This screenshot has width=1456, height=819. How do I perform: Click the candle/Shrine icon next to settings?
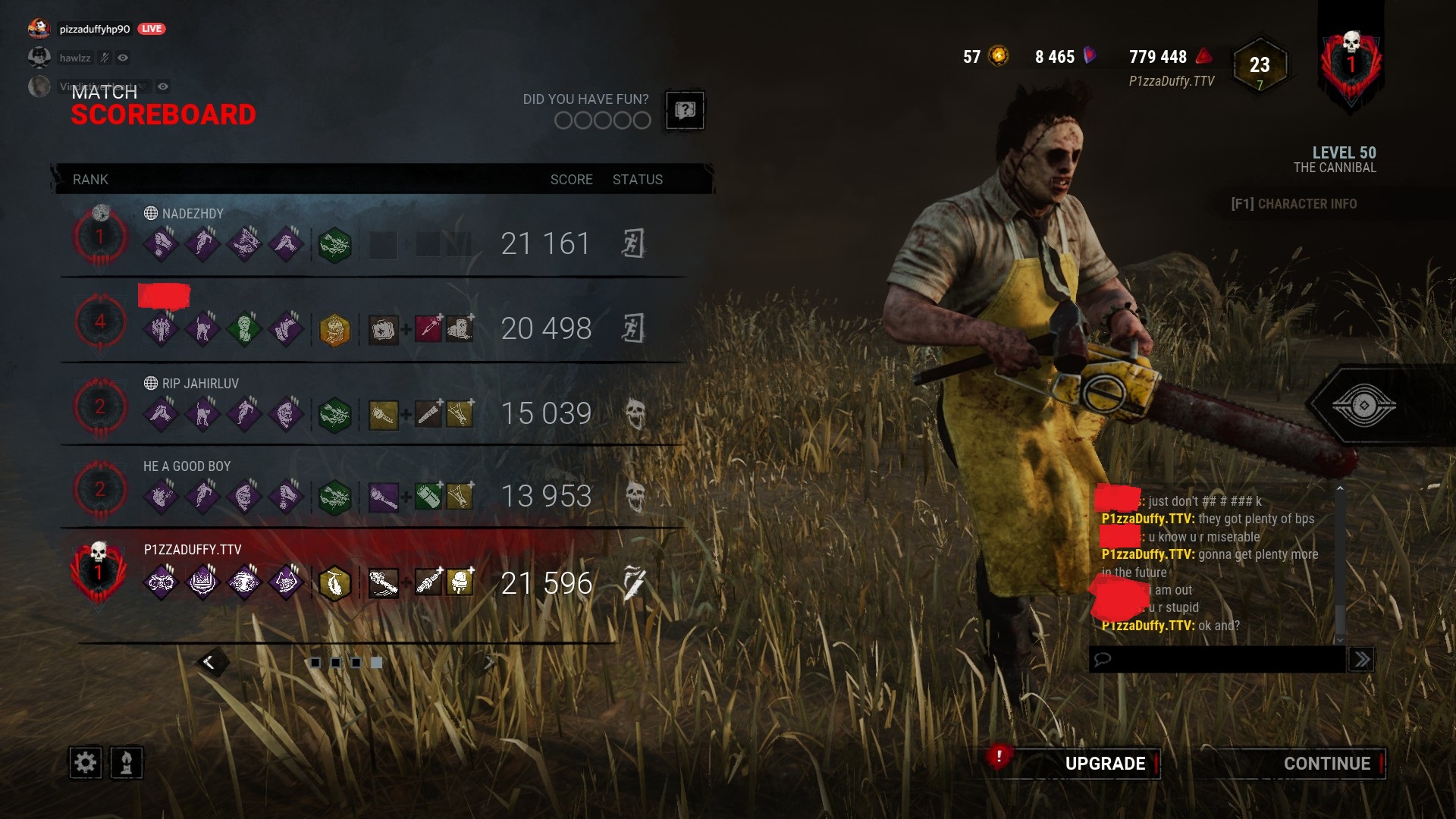point(127,764)
